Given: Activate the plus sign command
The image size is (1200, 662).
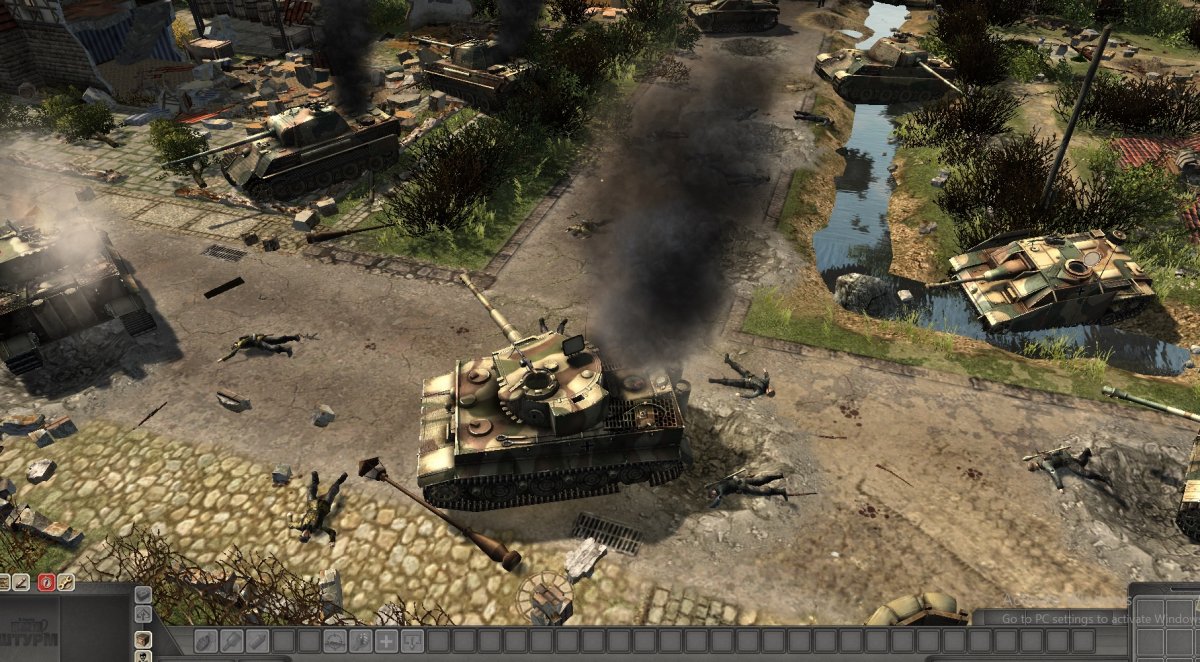Looking at the screenshot, I should [x=386, y=641].
